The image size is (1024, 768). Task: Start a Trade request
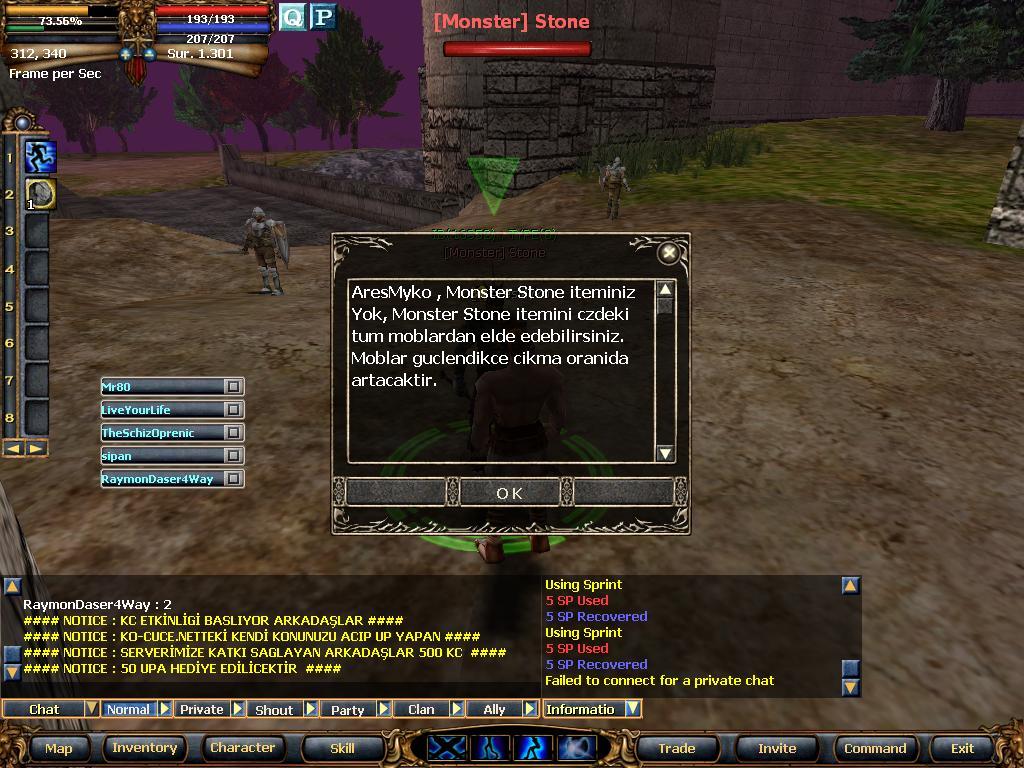pos(676,748)
